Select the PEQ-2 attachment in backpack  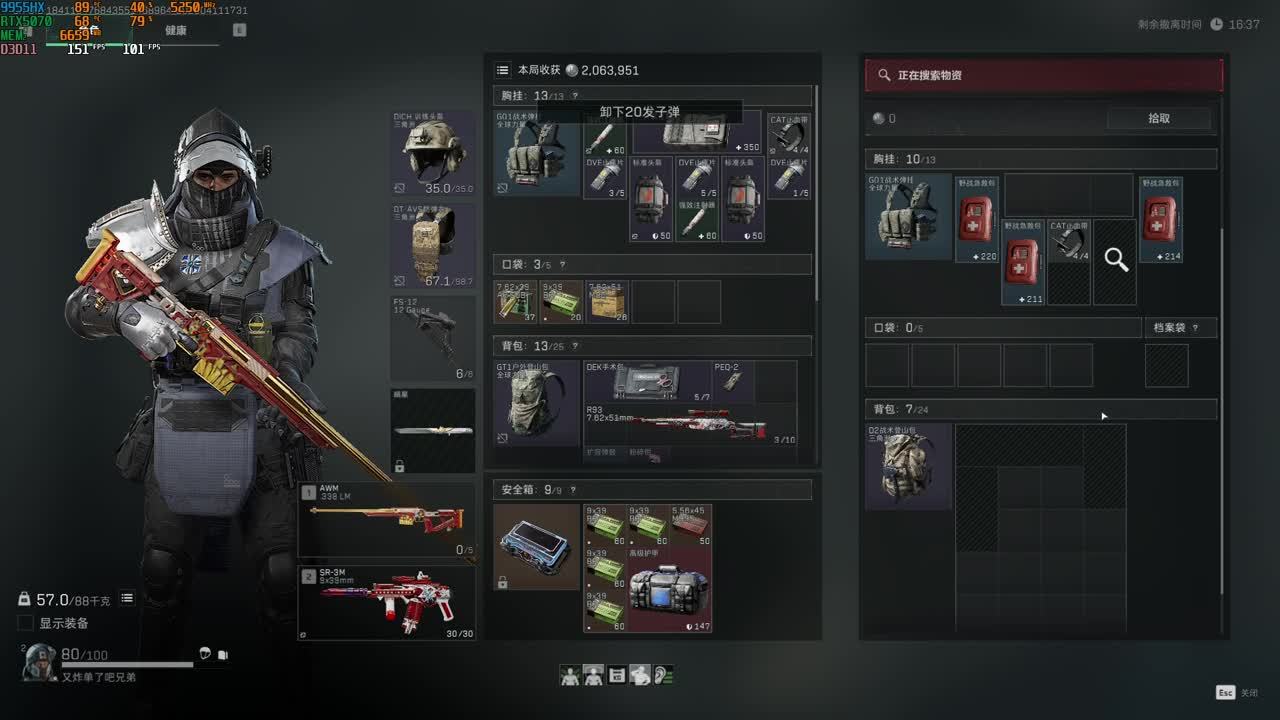733,381
